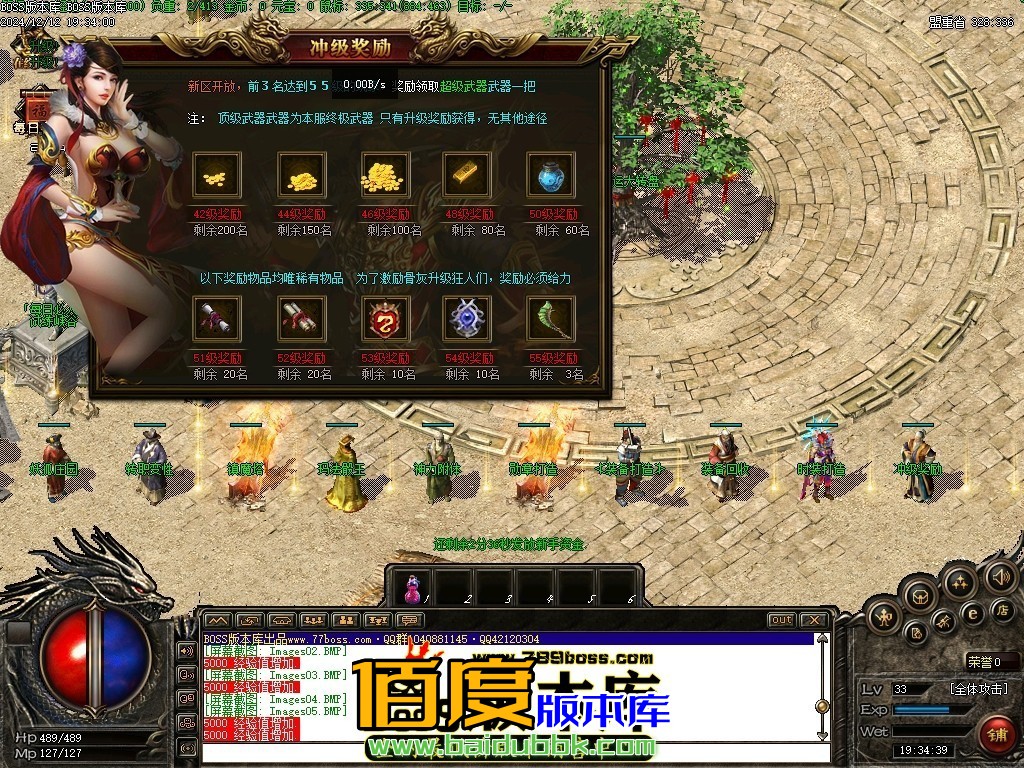
Task: Select the pink potion in hotbar slot 1
Action: [411, 588]
